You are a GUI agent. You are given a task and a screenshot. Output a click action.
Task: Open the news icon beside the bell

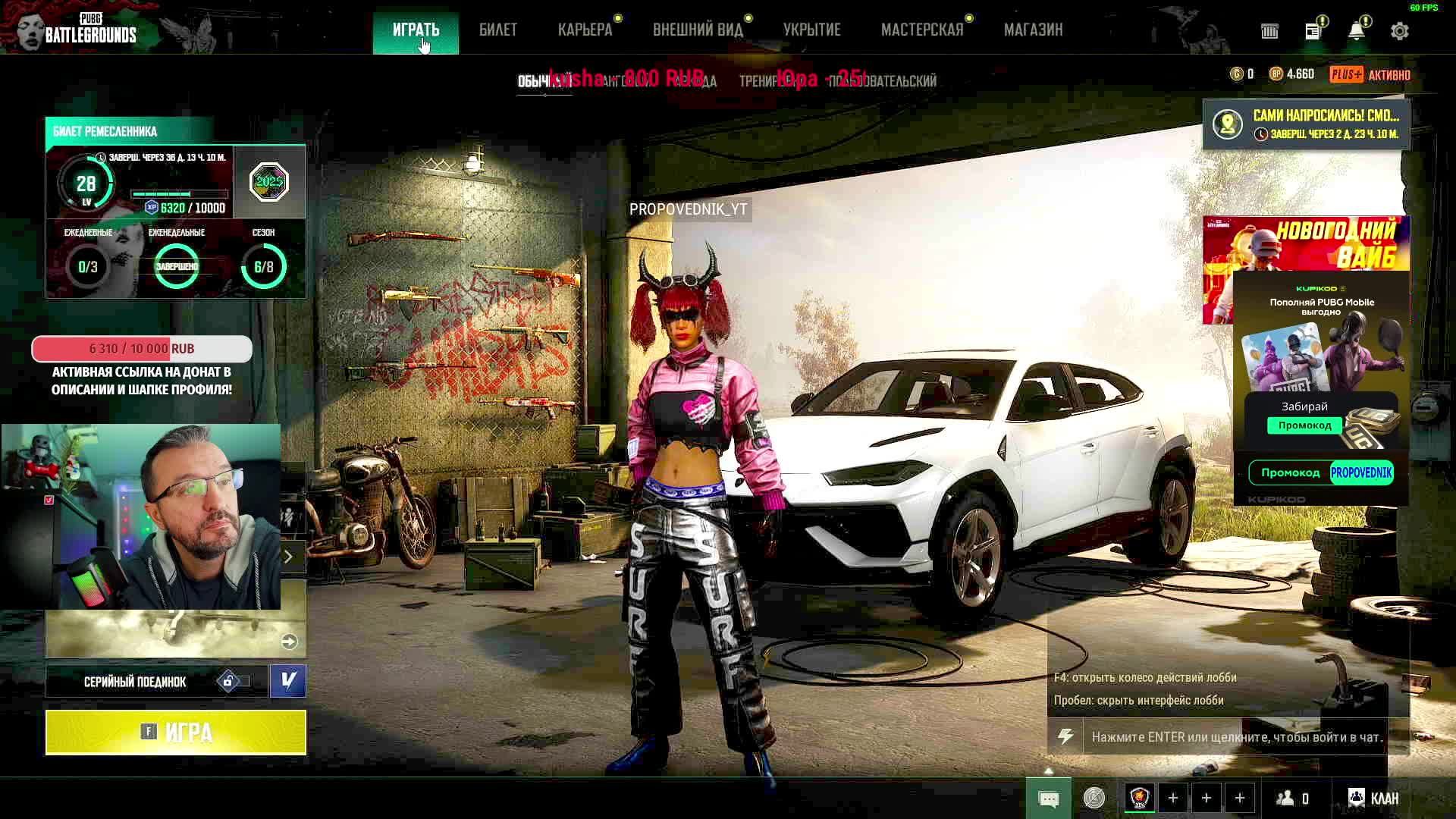(x=1313, y=31)
